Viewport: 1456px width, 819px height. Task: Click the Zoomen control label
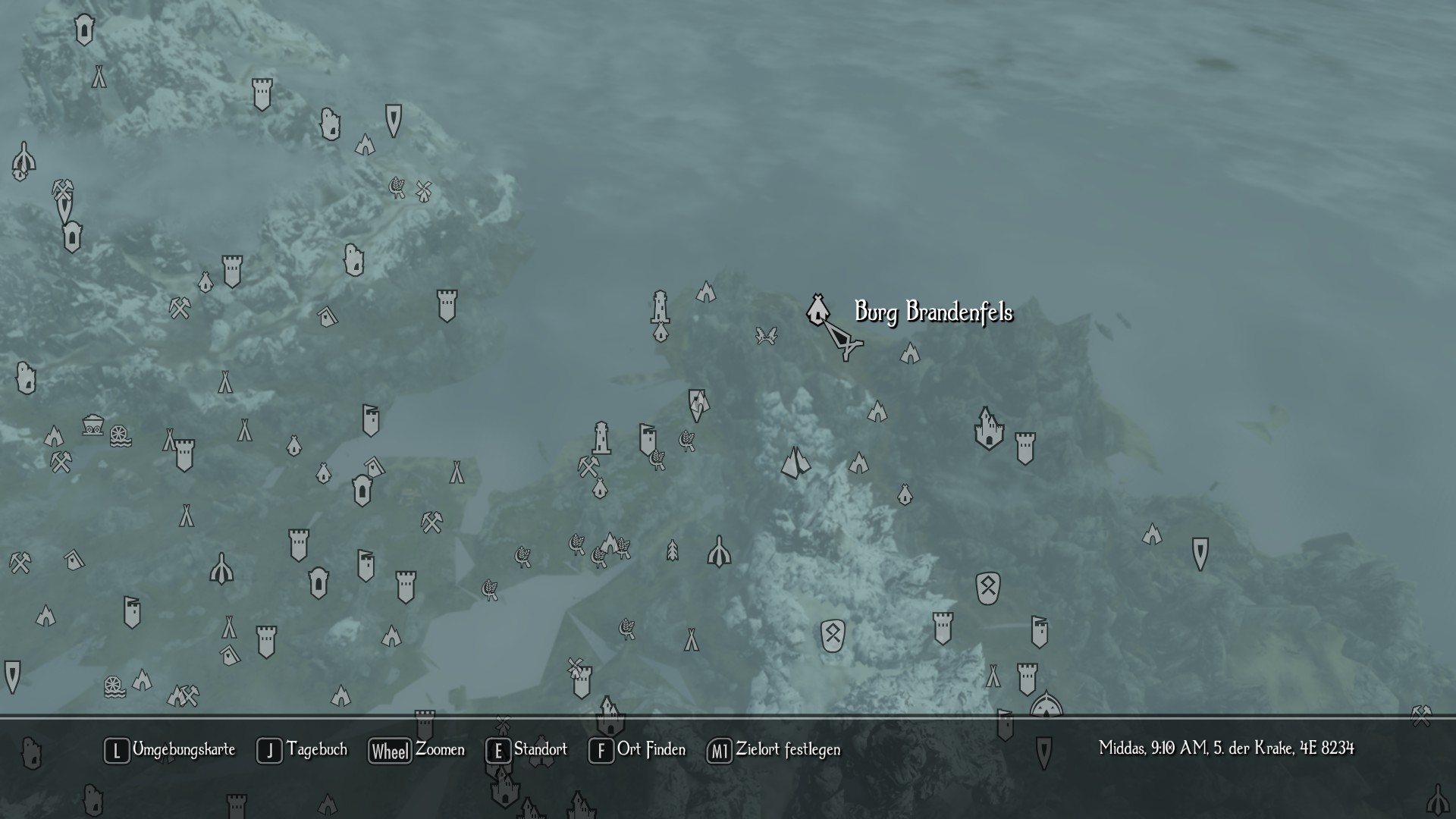point(440,750)
